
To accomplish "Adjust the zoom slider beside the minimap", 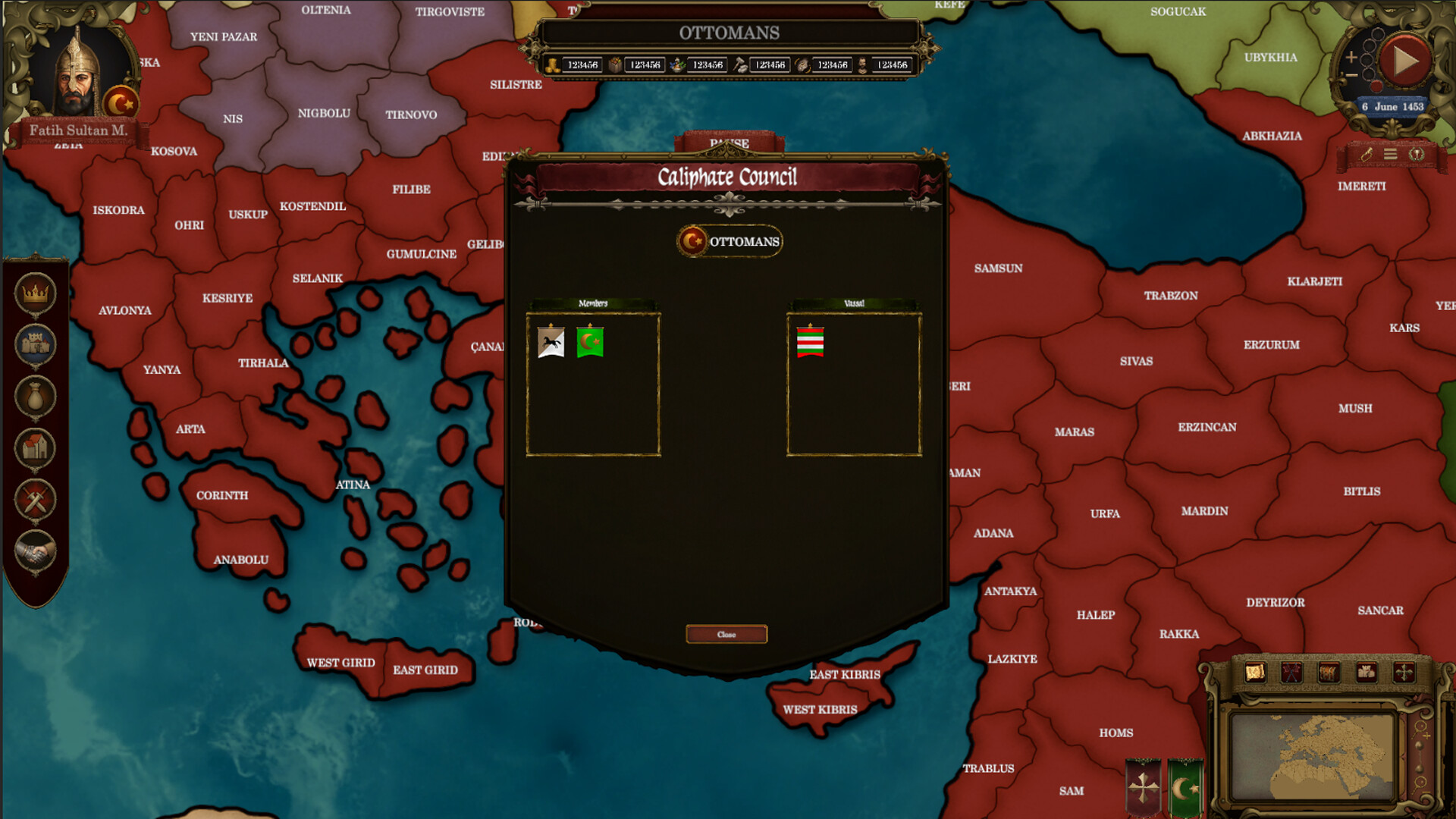I will click(x=1419, y=757).
